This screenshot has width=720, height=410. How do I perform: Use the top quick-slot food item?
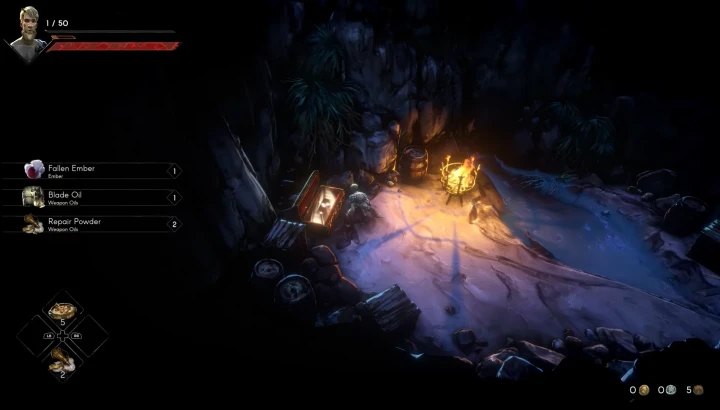[62, 312]
